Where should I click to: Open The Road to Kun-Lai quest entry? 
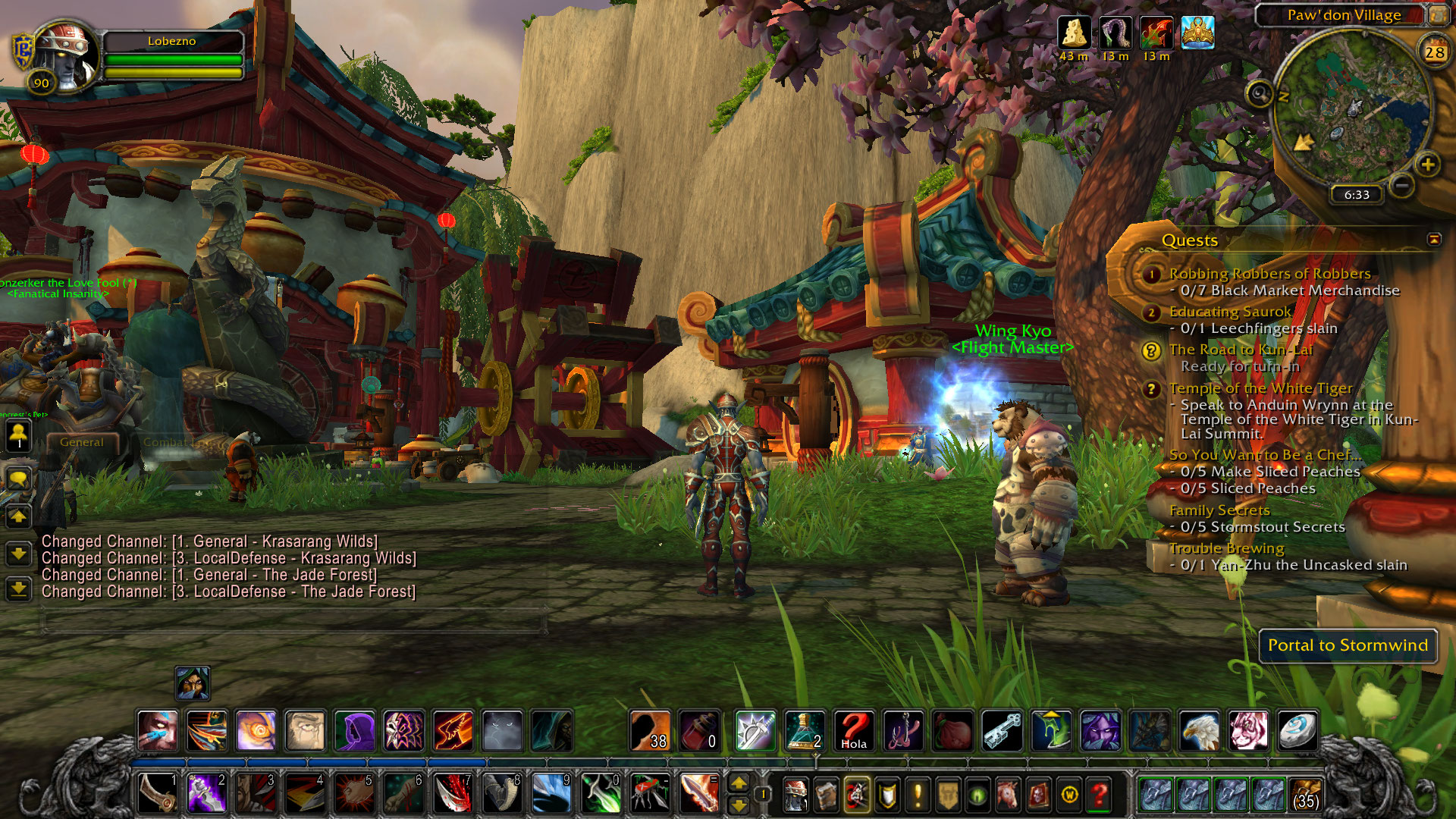[x=1240, y=350]
